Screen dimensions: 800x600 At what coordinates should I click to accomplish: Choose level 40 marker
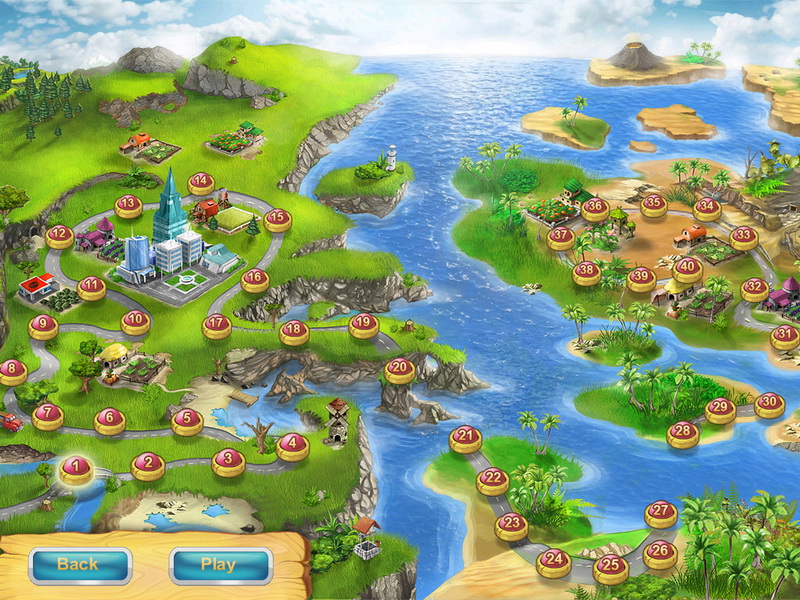687,268
